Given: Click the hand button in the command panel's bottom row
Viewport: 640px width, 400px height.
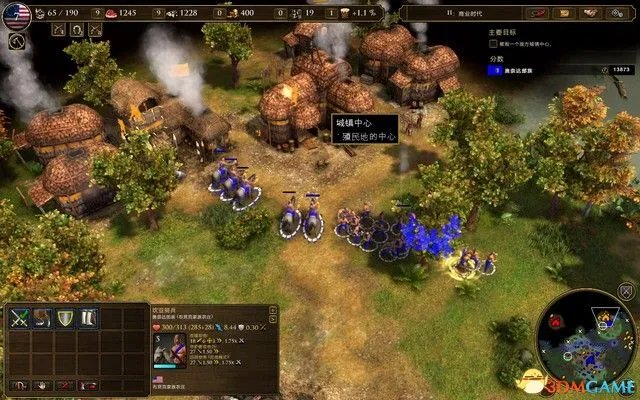Looking at the screenshot, I should [41, 384].
